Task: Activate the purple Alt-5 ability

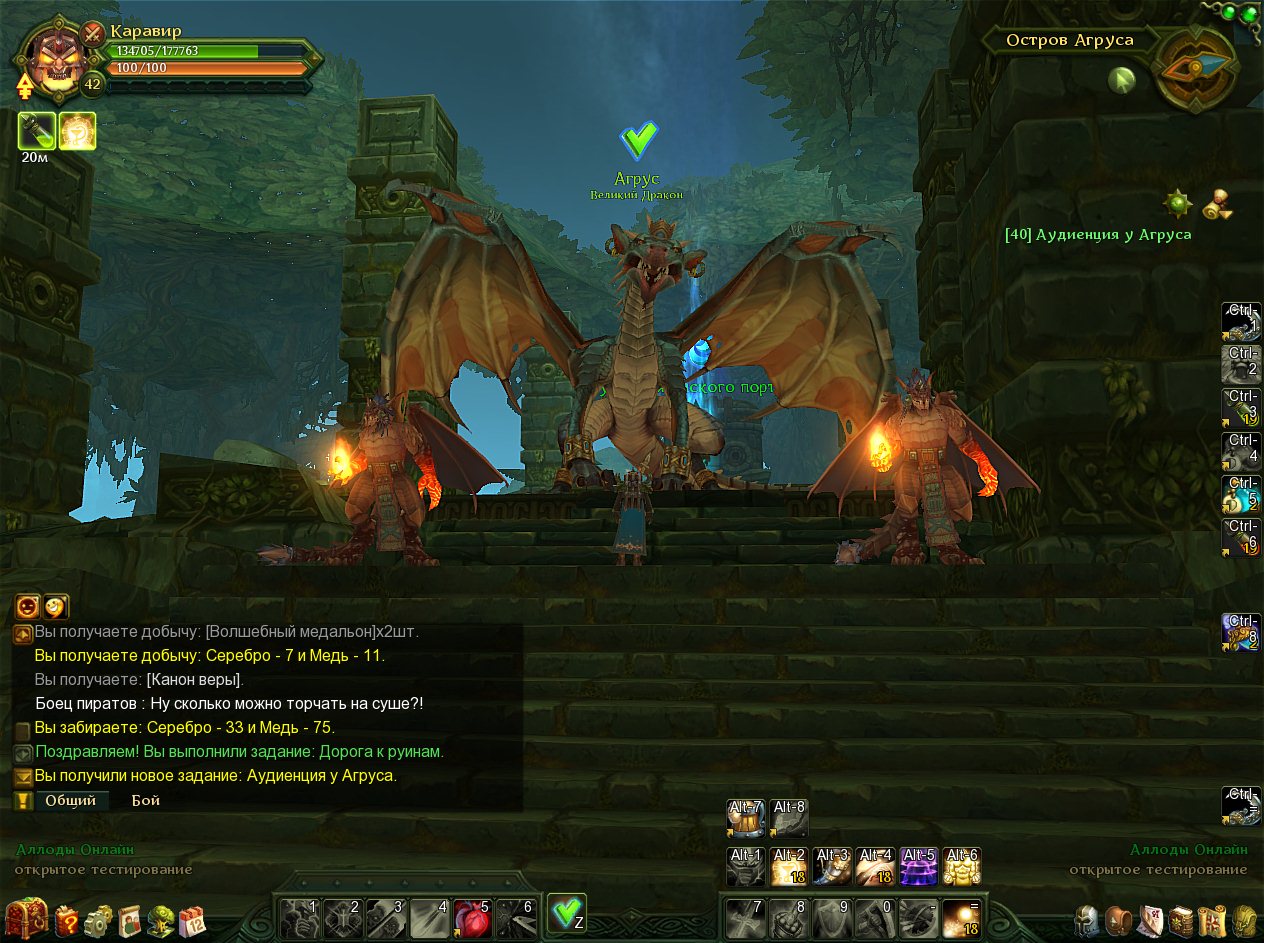Action: pos(919,867)
